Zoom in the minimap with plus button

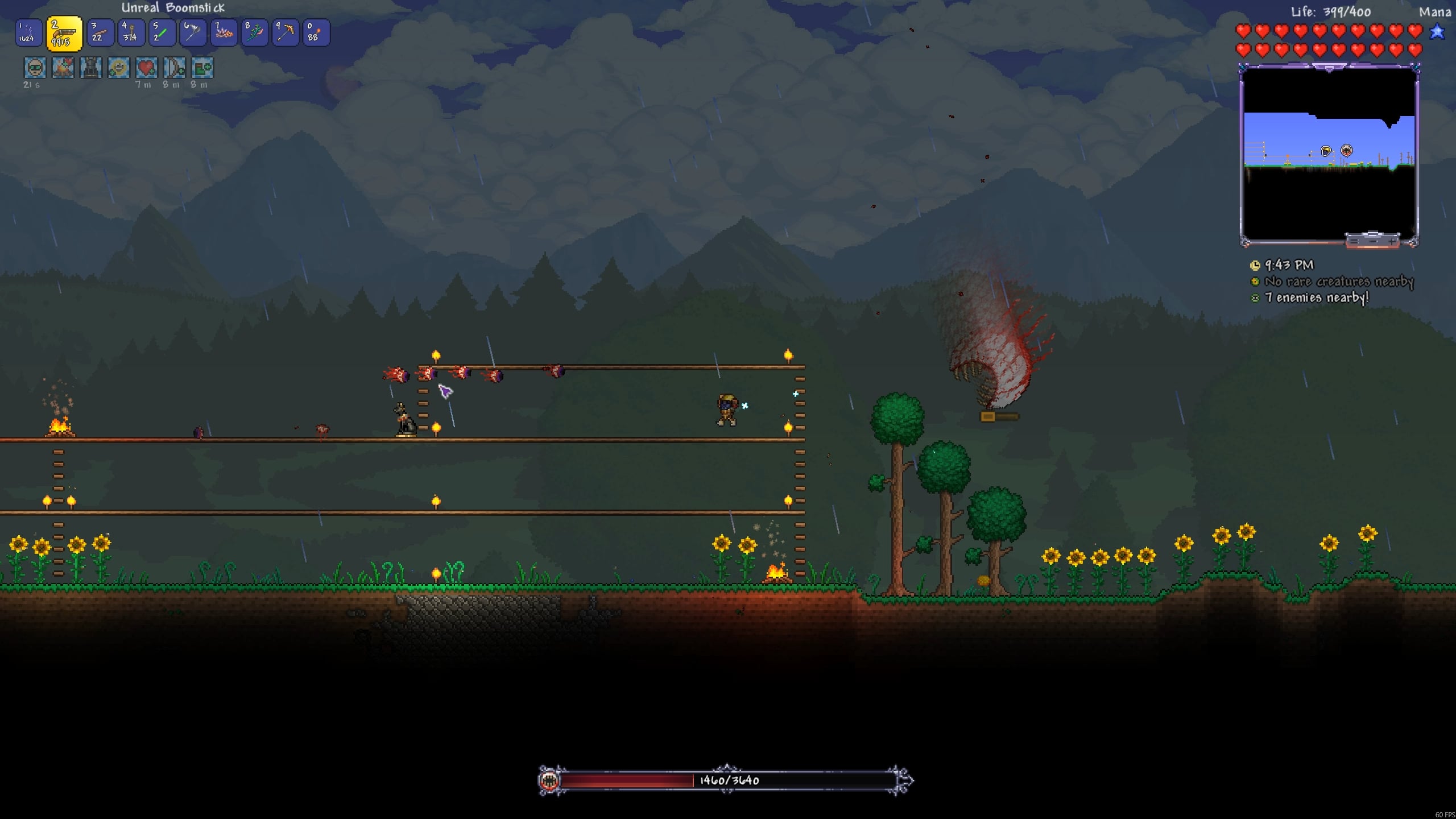(1392, 241)
